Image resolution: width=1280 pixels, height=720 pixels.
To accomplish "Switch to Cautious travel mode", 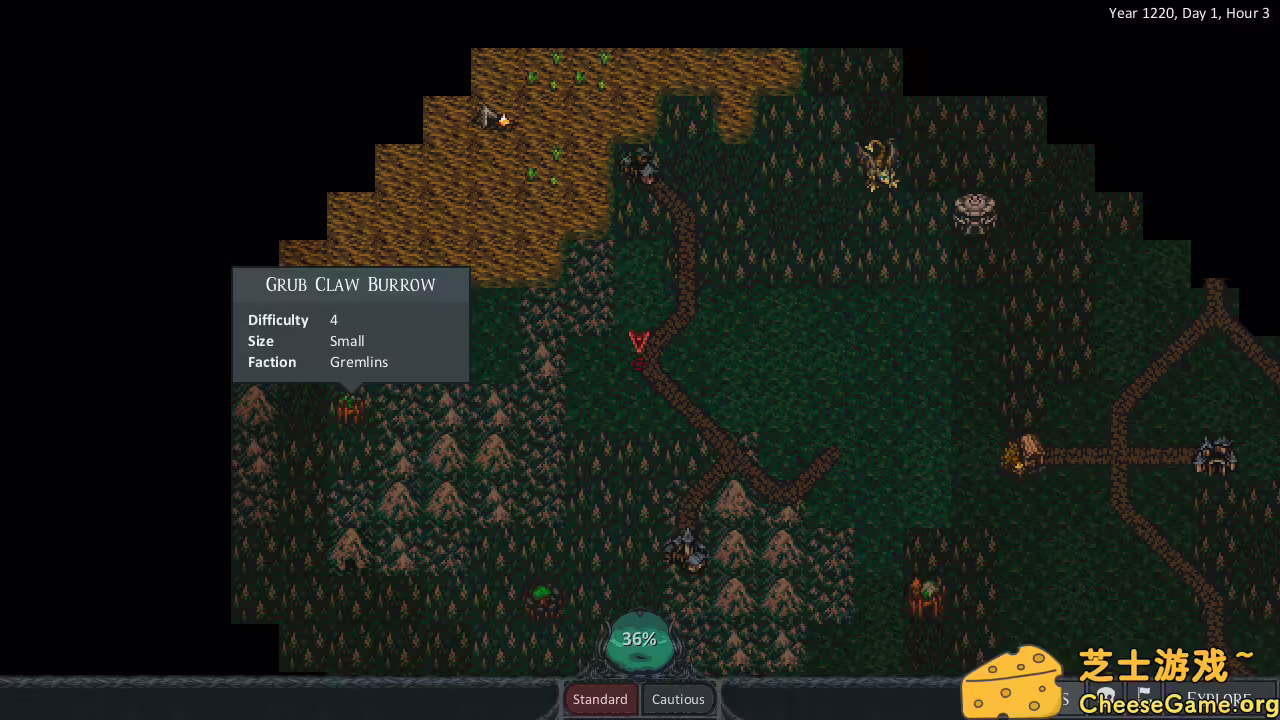I will click(678, 699).
